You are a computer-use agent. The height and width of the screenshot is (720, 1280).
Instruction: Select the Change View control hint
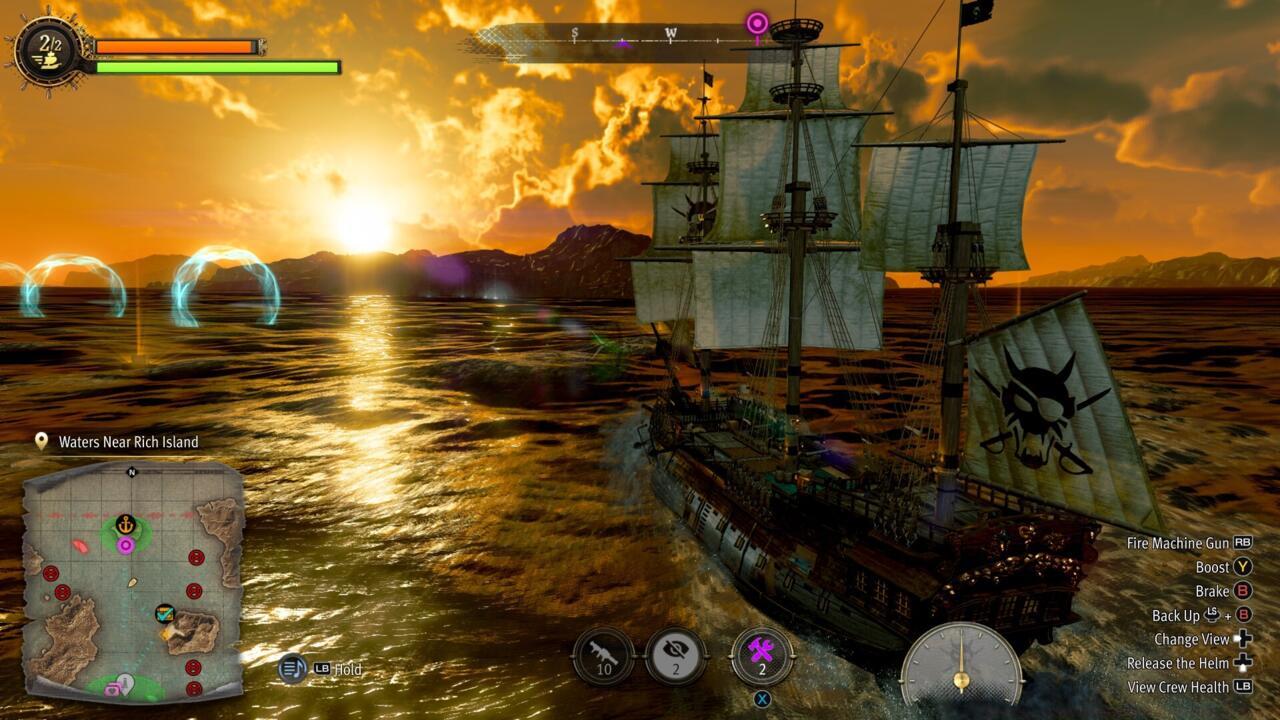tap(1202, 639)
